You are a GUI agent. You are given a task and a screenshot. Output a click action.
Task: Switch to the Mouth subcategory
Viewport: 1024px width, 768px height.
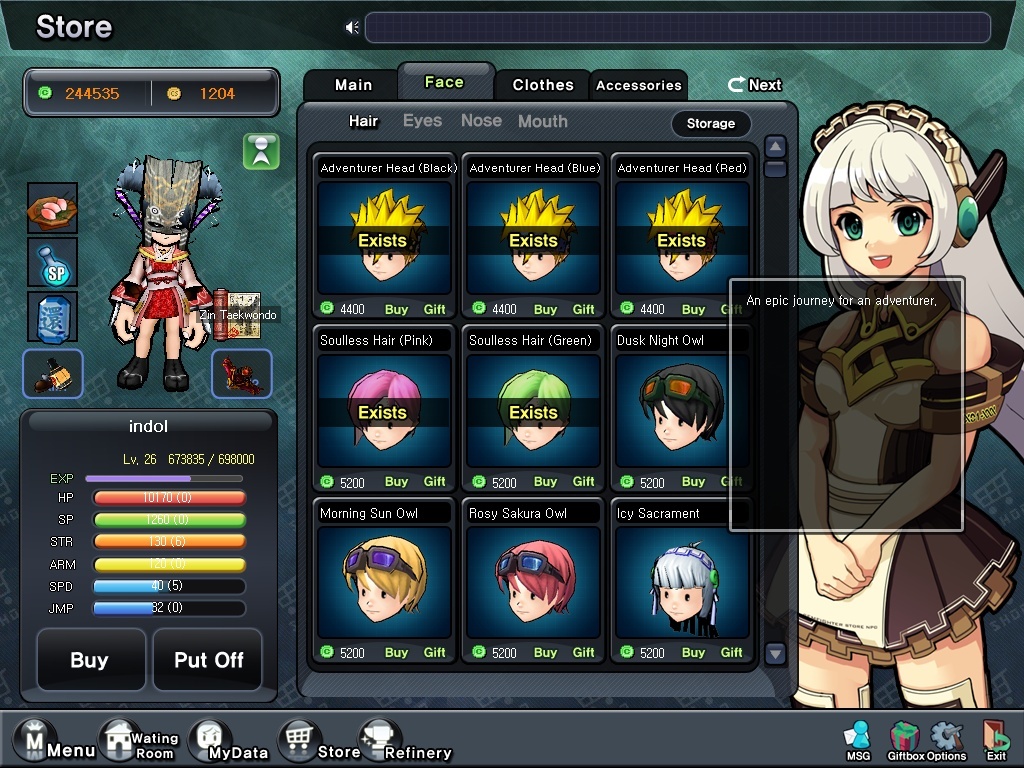click(542, 121)
